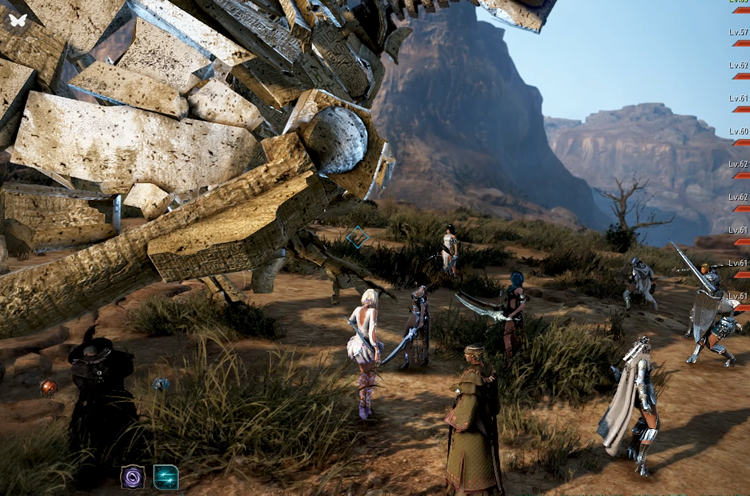Screen dimensions: 750x496
Task: Click the white butterfly icon
Action: click(x=17, y=19)
